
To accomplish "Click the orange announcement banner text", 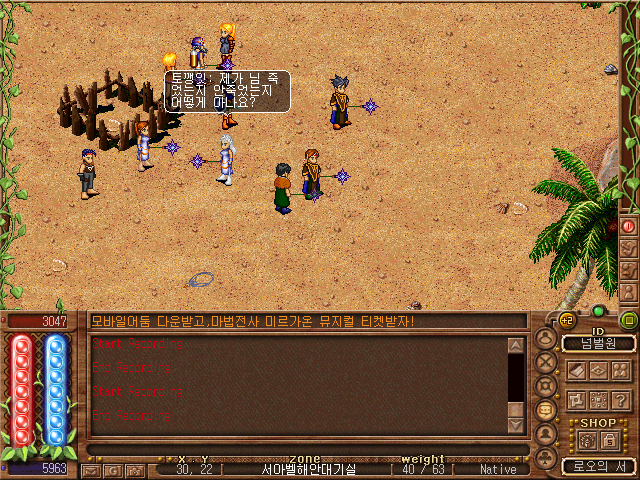I will [x=252, y=321].
